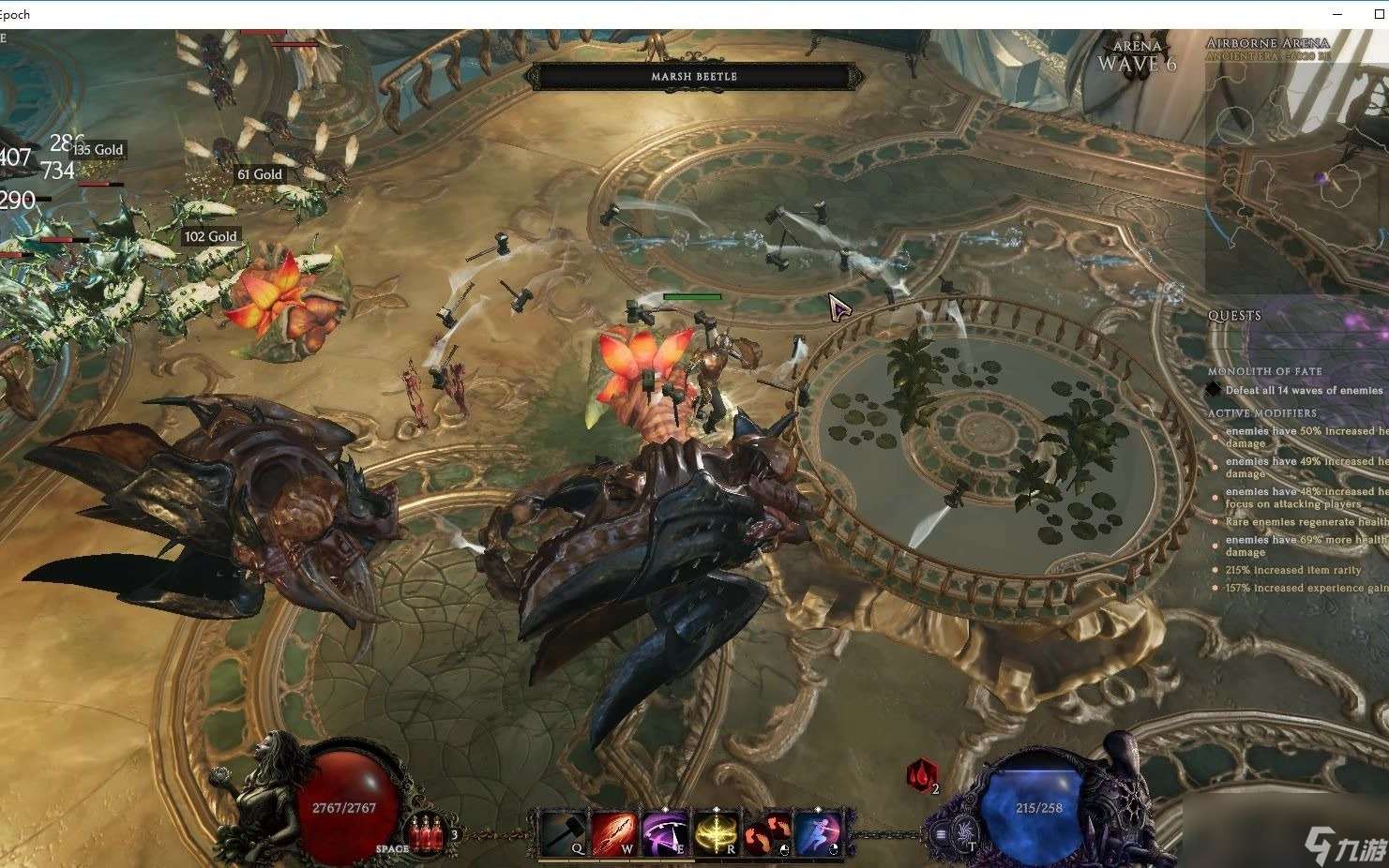The height and width of the screenshot is (868, 1389).
Task: Click the swirl emblem button by mana orb
Action: (963, 831)
